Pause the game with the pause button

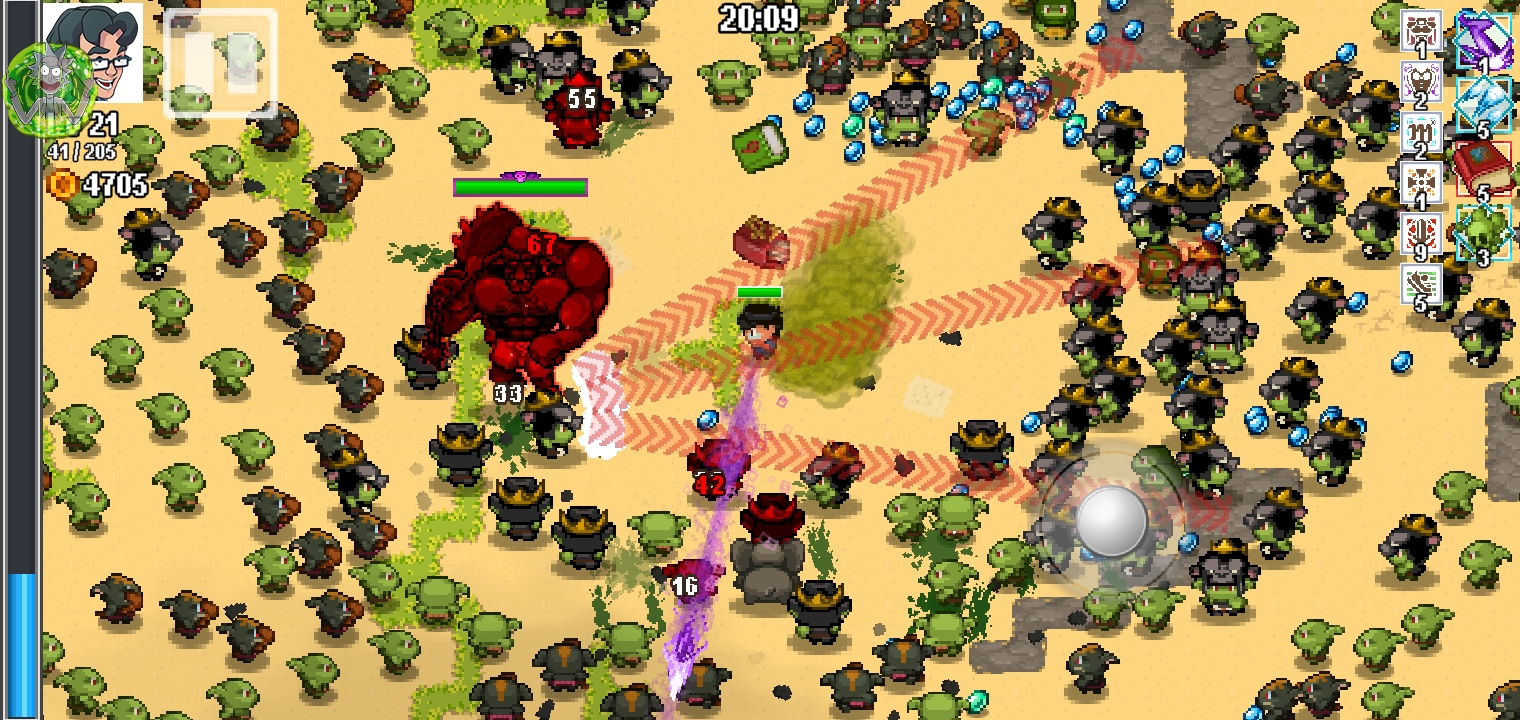[220, 62]
